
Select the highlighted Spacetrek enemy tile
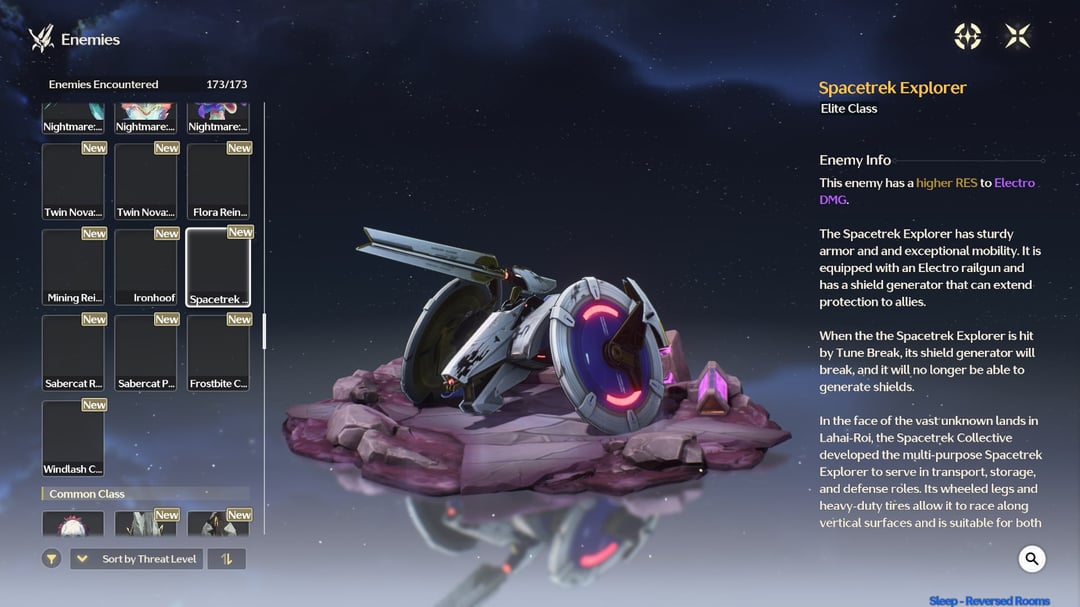pos(218,267)
